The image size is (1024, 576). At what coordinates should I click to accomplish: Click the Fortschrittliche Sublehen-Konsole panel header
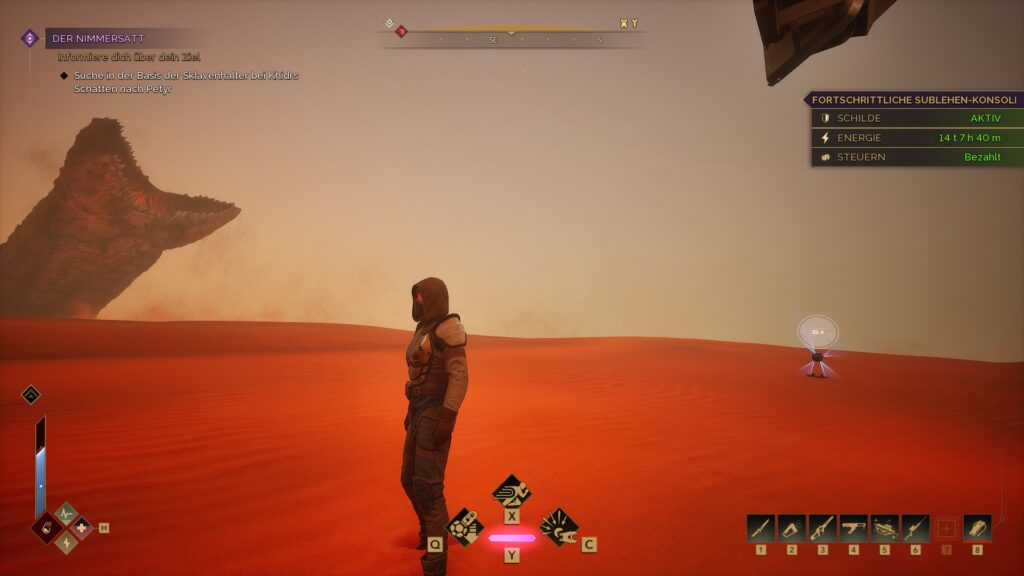913,100
